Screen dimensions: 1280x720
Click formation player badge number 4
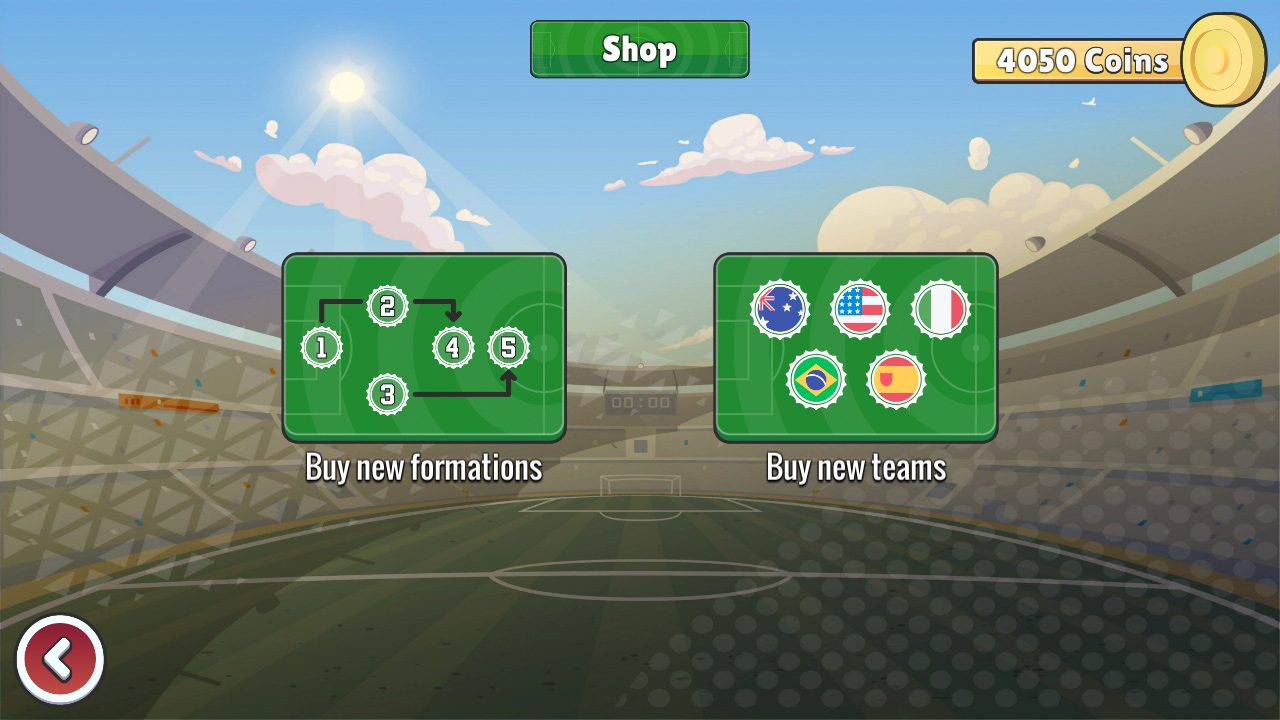[x=452, y=348]
